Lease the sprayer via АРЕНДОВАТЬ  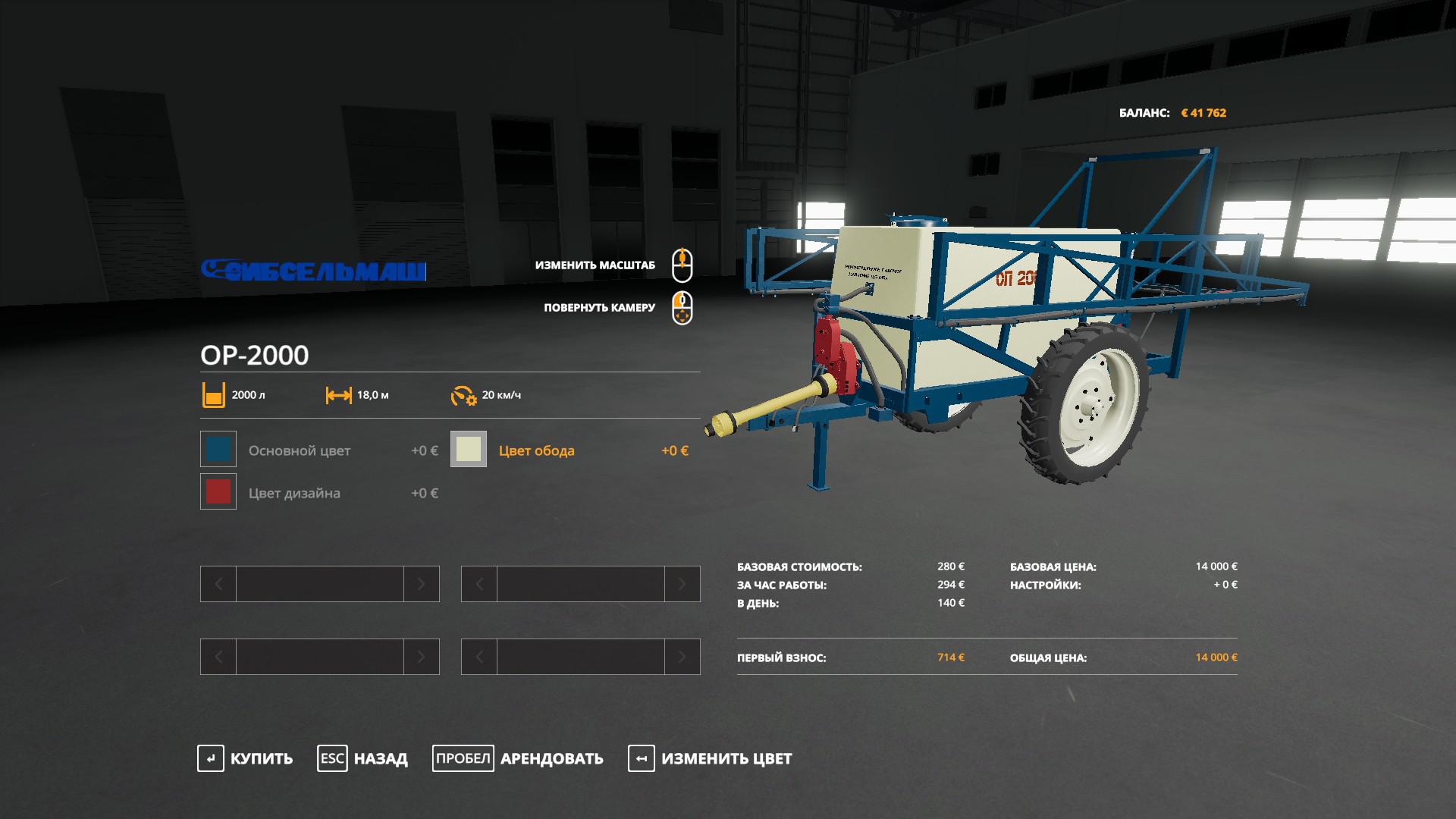coord(518,758)
